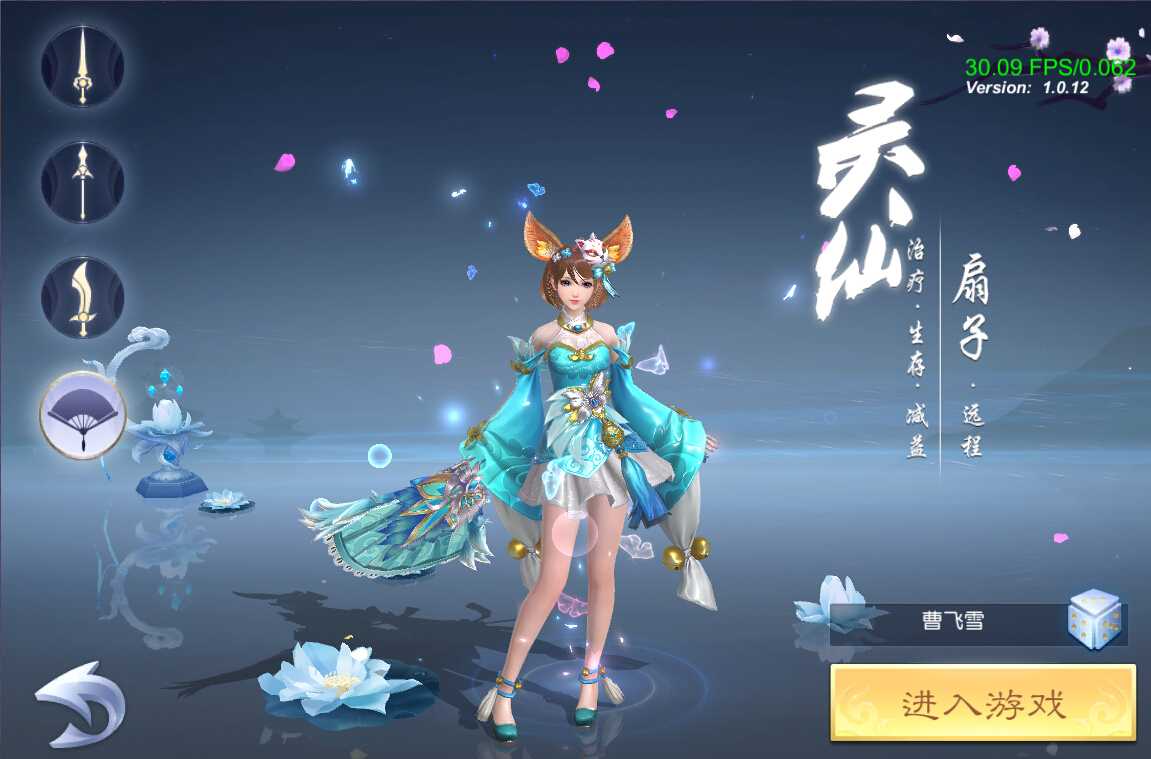Select the fan class icon
The image size is (1151, 759).
point(83,413)
